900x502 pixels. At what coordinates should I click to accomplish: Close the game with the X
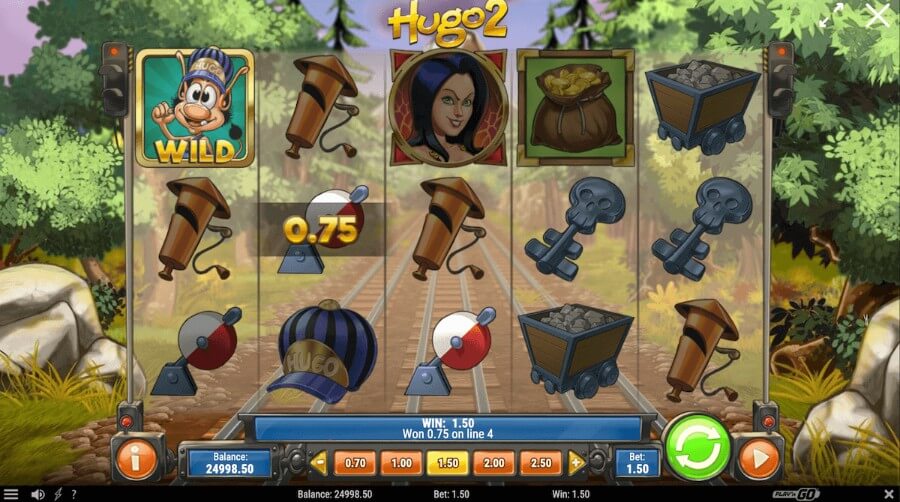coord(876,16)
